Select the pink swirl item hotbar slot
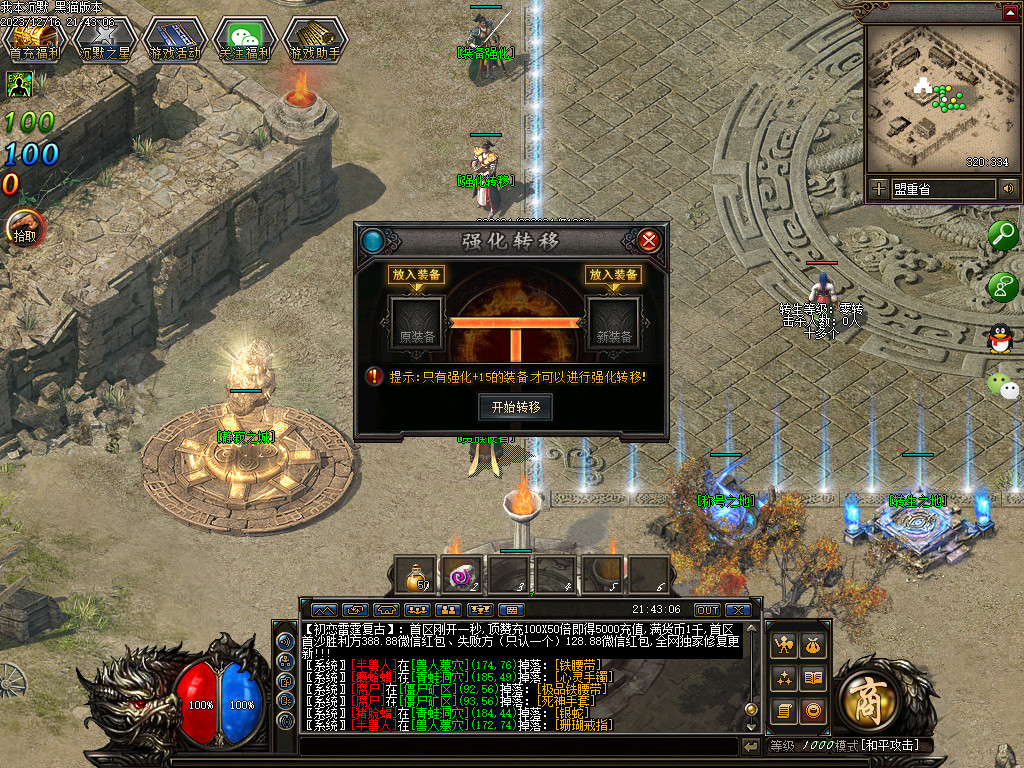The image size is (1024, 768). (x=462, y=575)
